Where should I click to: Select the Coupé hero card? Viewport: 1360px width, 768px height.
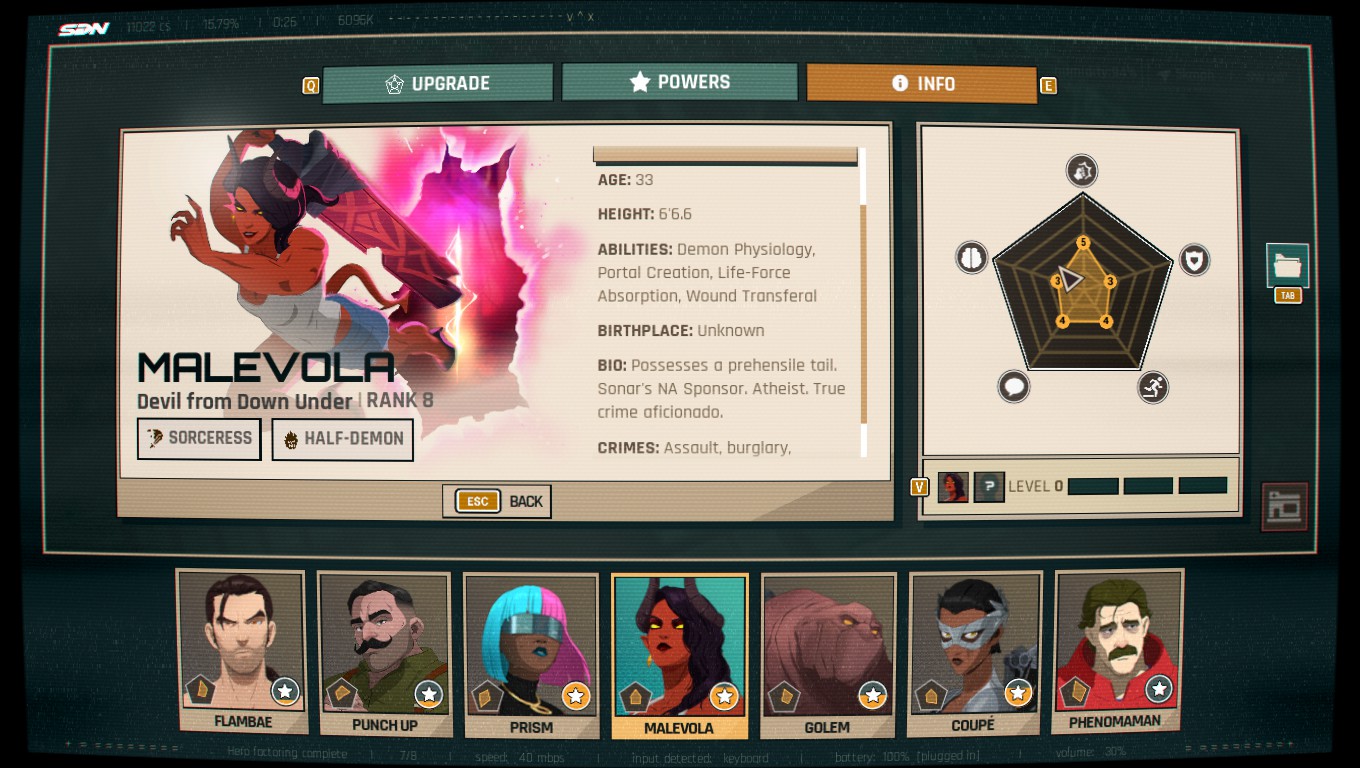pyautogui.click(x=974, y=653)
